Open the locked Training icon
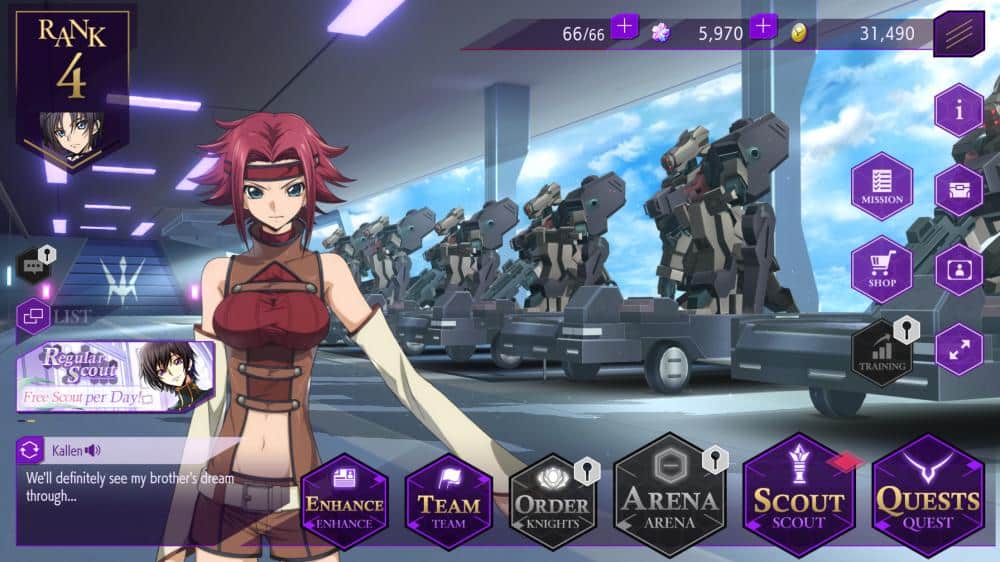 pos(882,352)
